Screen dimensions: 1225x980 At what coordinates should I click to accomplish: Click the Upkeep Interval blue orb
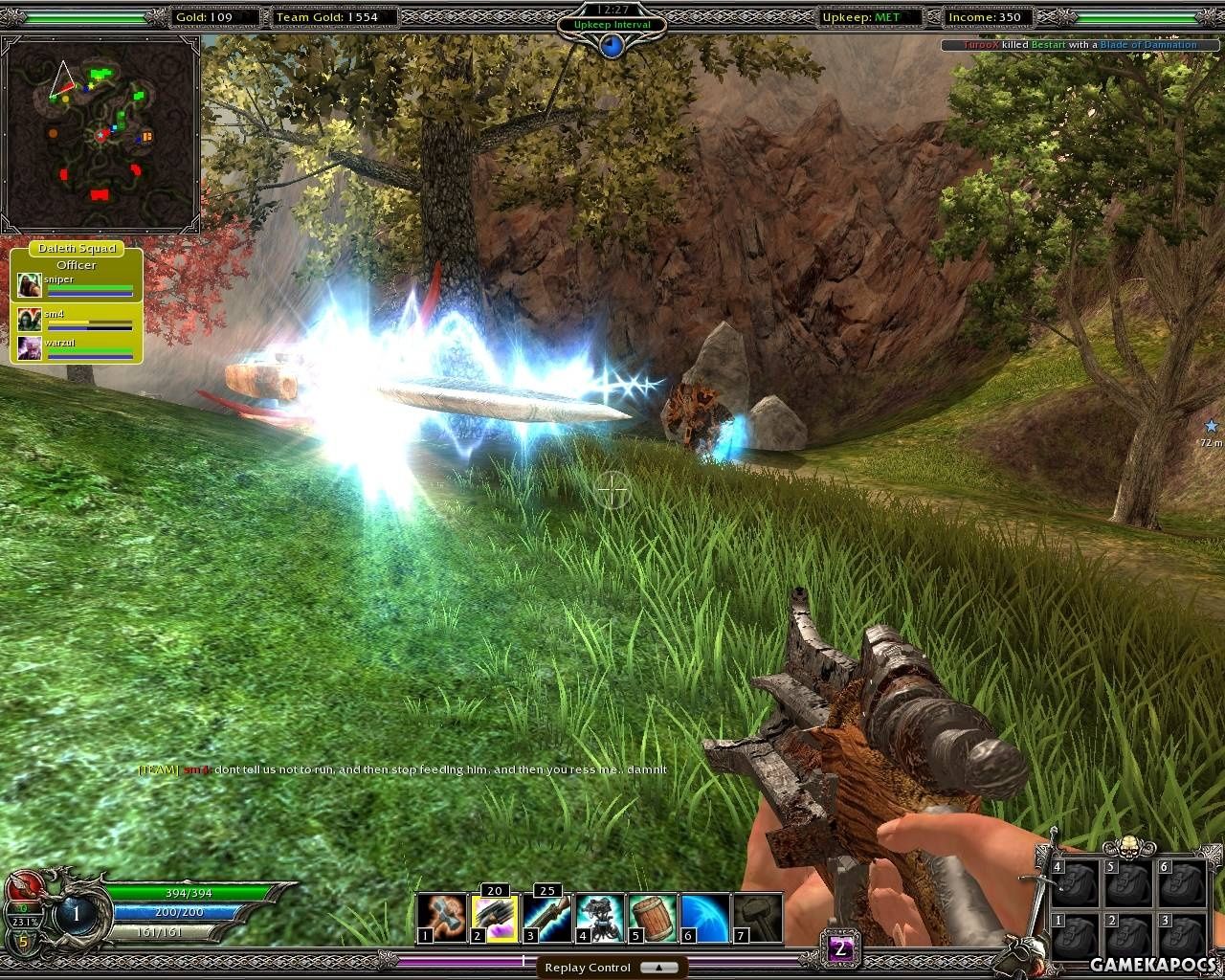tap(612, 45)
